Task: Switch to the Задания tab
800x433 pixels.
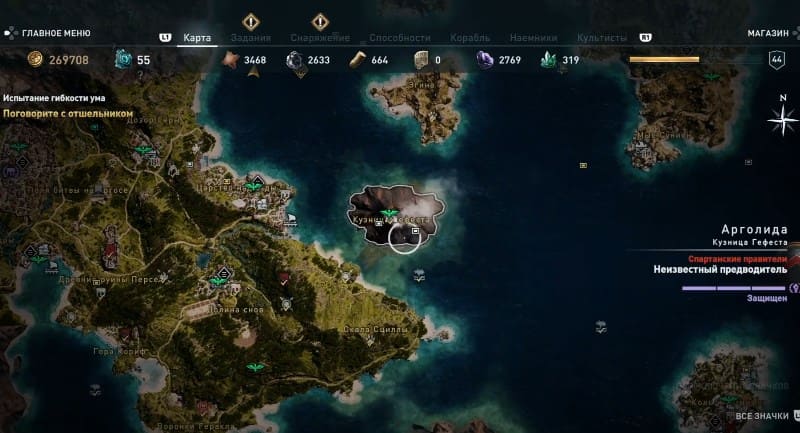Action: (x=250, y=38)
